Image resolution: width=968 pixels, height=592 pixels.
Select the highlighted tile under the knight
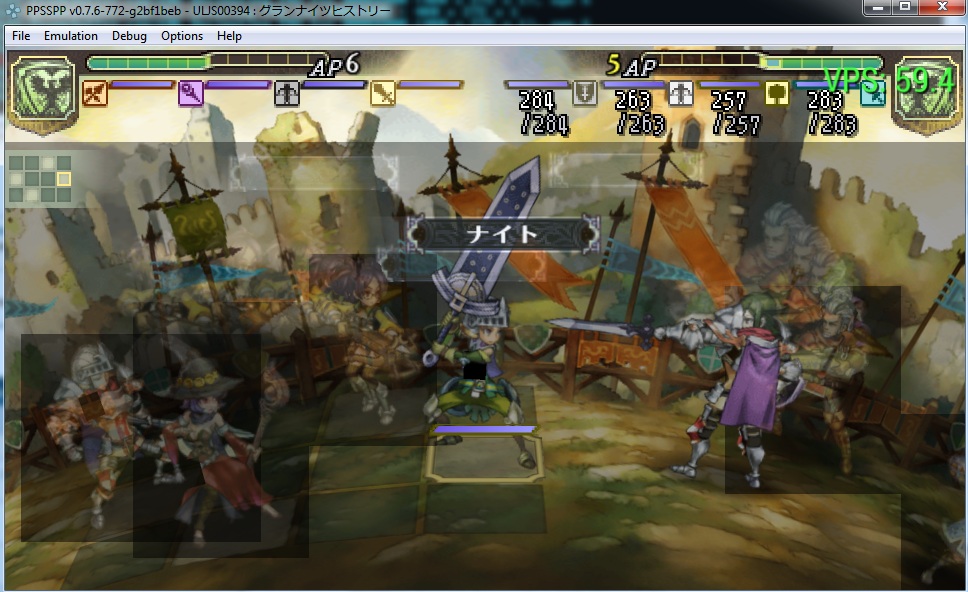click(484, 460)
